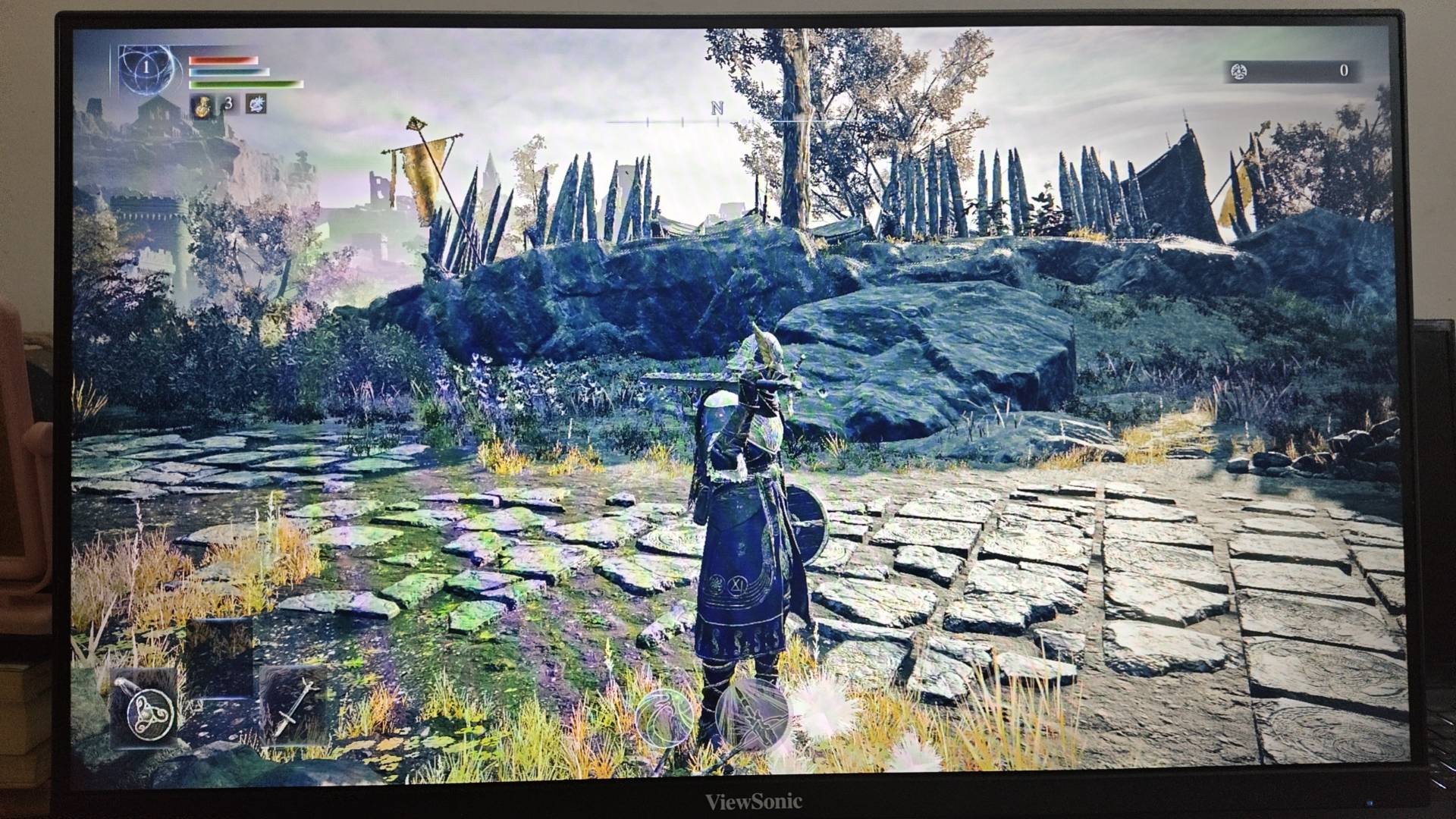1456x819 pixels.
Task: Select the equipped sword weapon slot
Action: click(293, 706)
